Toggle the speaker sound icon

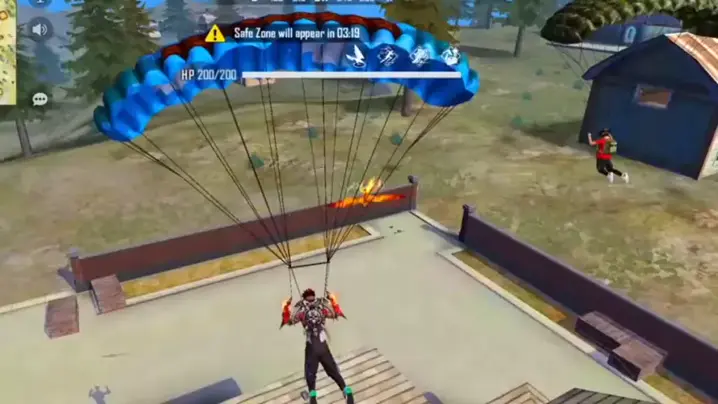(x=40, y=29)
